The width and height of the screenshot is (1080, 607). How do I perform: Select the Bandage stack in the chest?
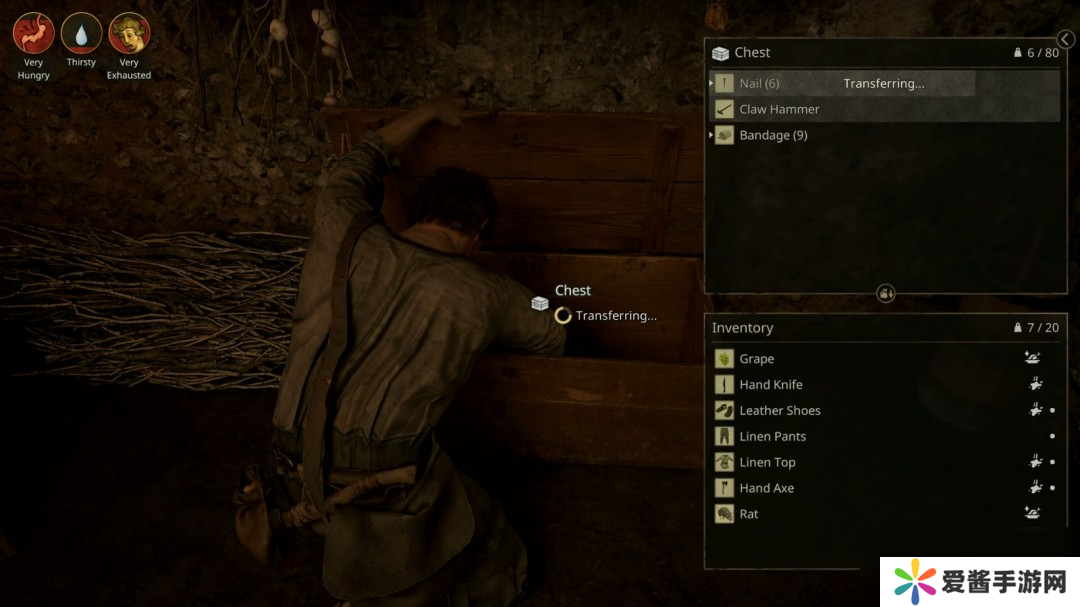(x=773, y=135)
